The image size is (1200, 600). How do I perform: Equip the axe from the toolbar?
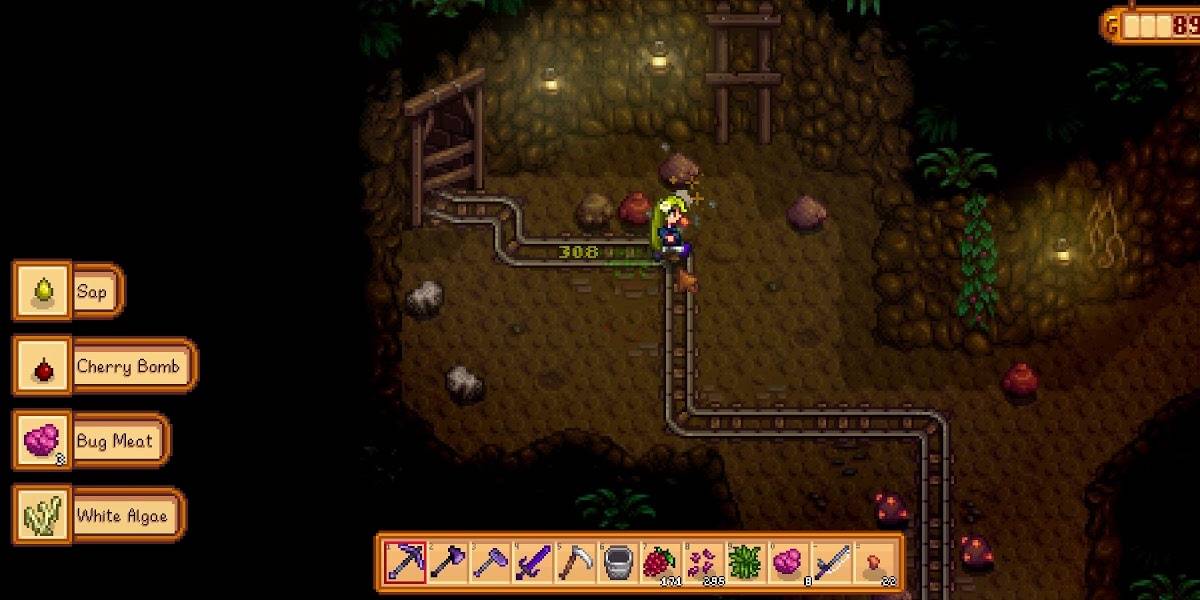(x=447, y=562)
